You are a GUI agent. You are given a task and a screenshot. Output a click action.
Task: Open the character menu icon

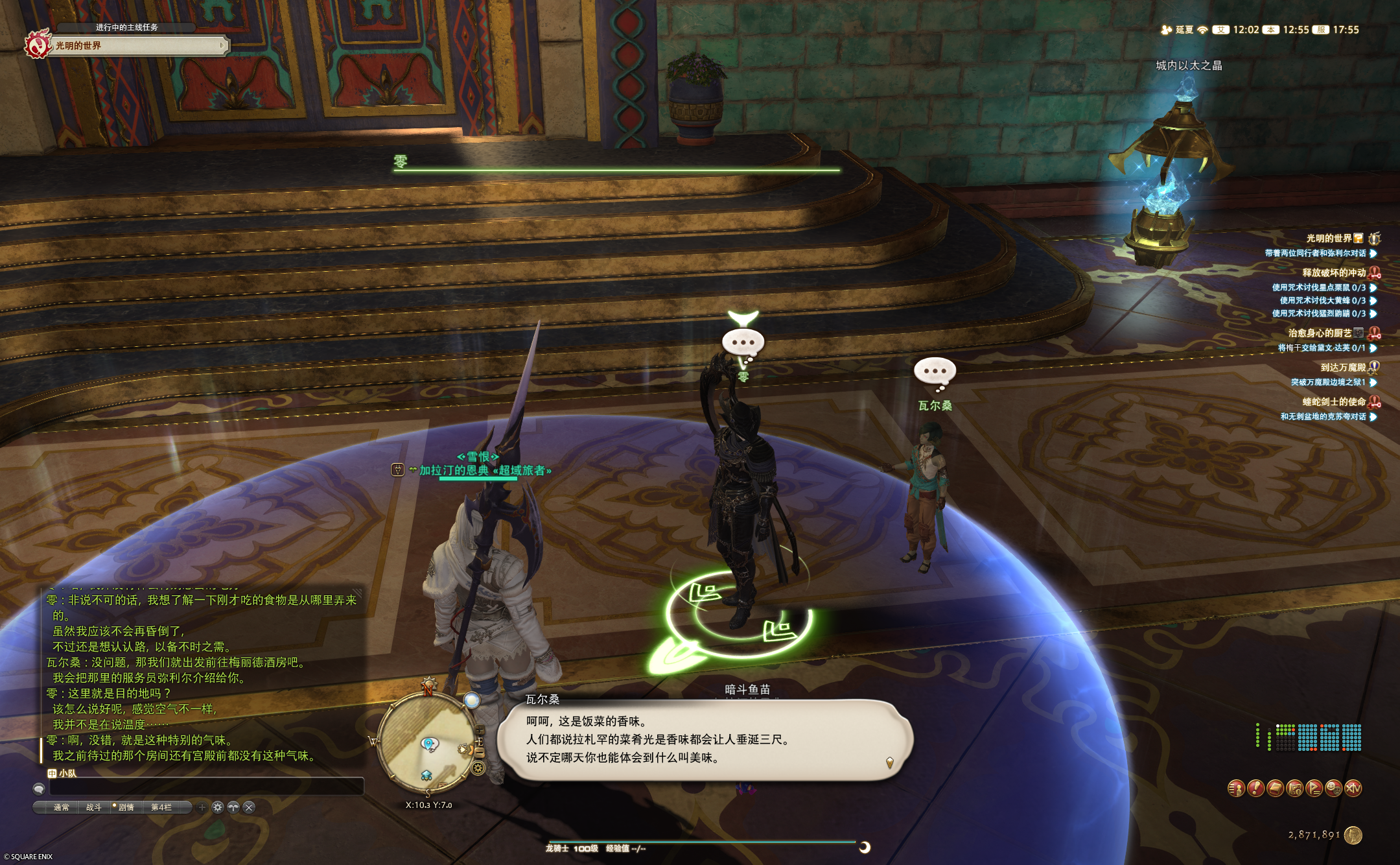pos(1236,788)
